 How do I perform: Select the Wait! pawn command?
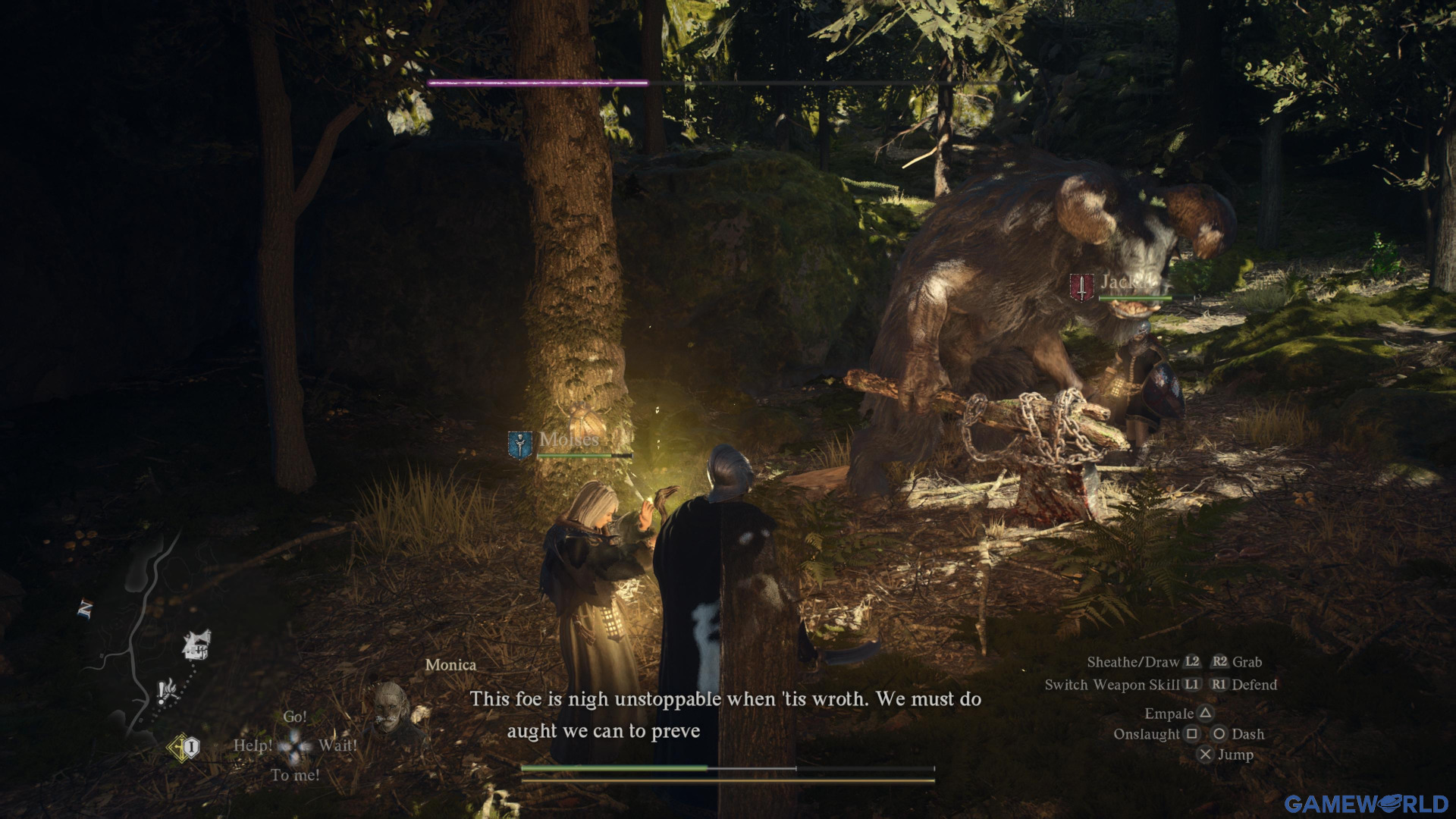tap(340, 746)
